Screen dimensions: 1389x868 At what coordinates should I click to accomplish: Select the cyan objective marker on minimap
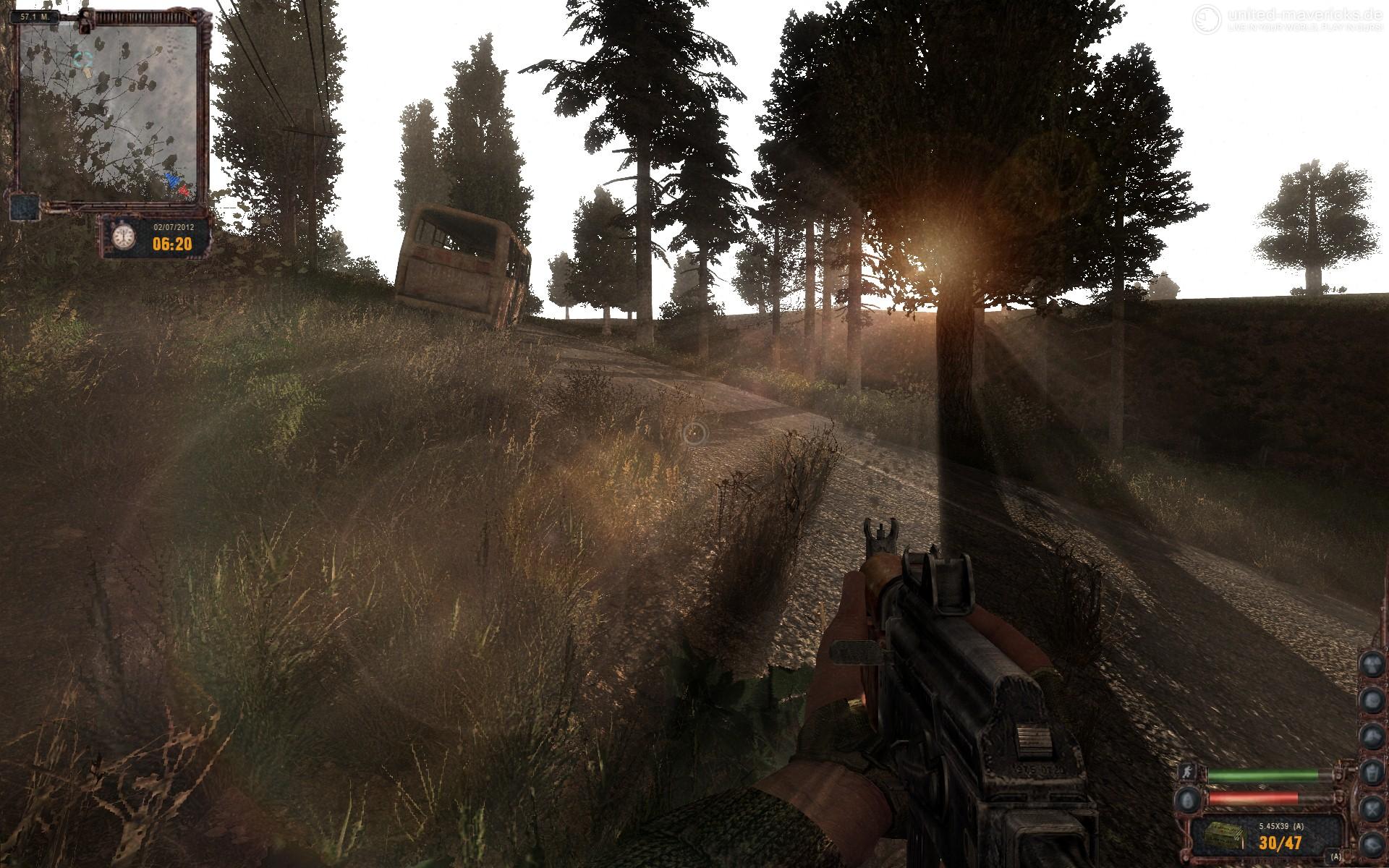[84, 57]
